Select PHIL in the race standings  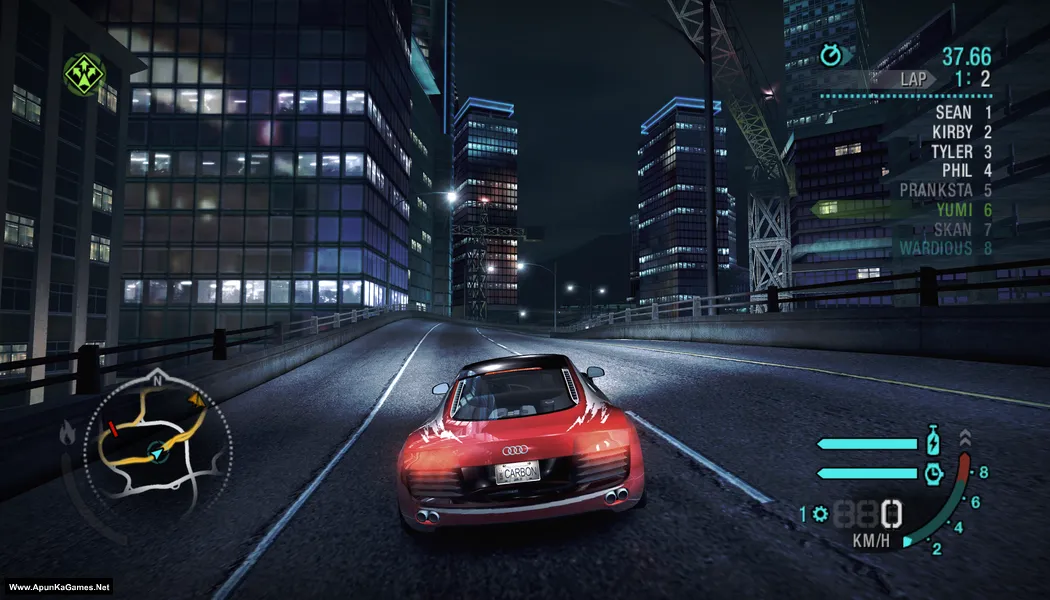tap(956, 171)
